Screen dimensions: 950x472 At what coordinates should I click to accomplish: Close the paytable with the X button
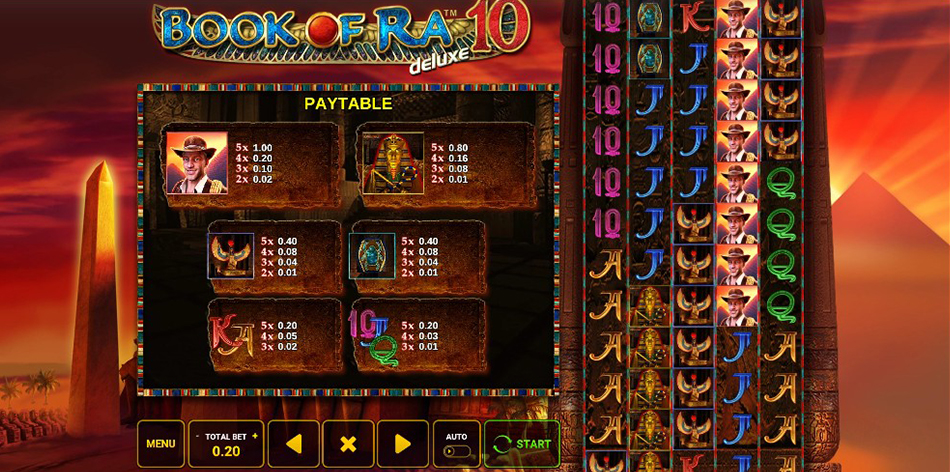[x=348, y=444]
